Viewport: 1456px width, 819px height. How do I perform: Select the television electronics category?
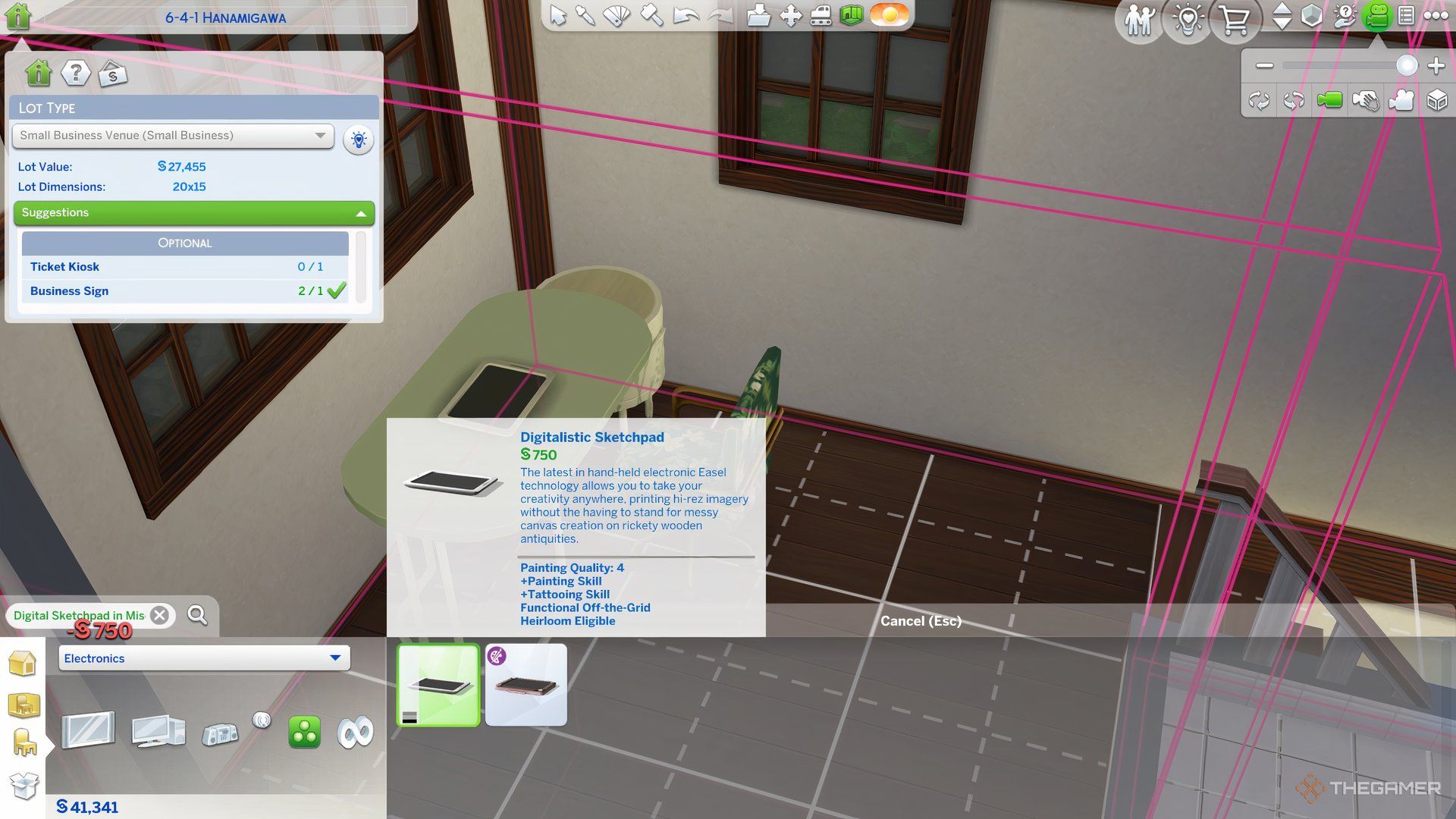pos(88,731)
